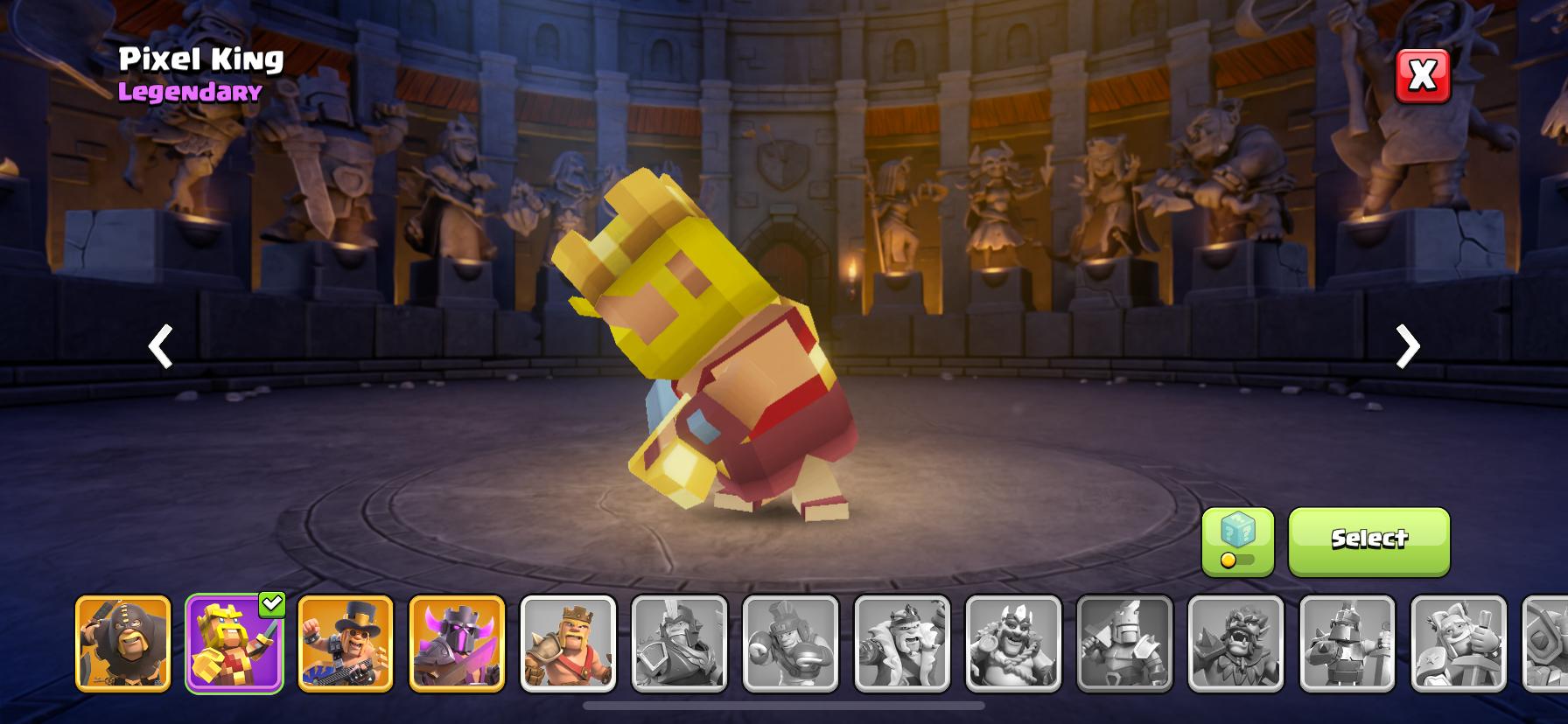Pick the top hat rocker king skin
The height and width of the screenshot is (724, 1568).
point(346,644)
